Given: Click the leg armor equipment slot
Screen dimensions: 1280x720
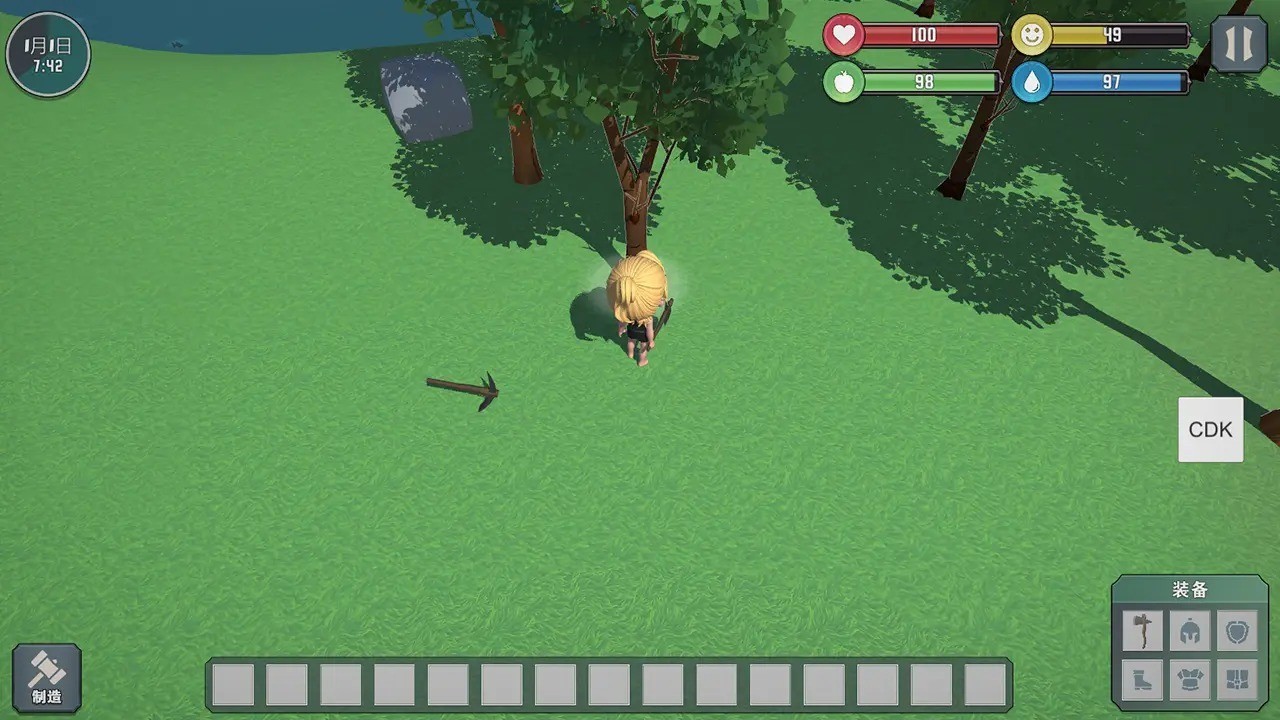Looking at the screenshot, I should point(1238,680).
